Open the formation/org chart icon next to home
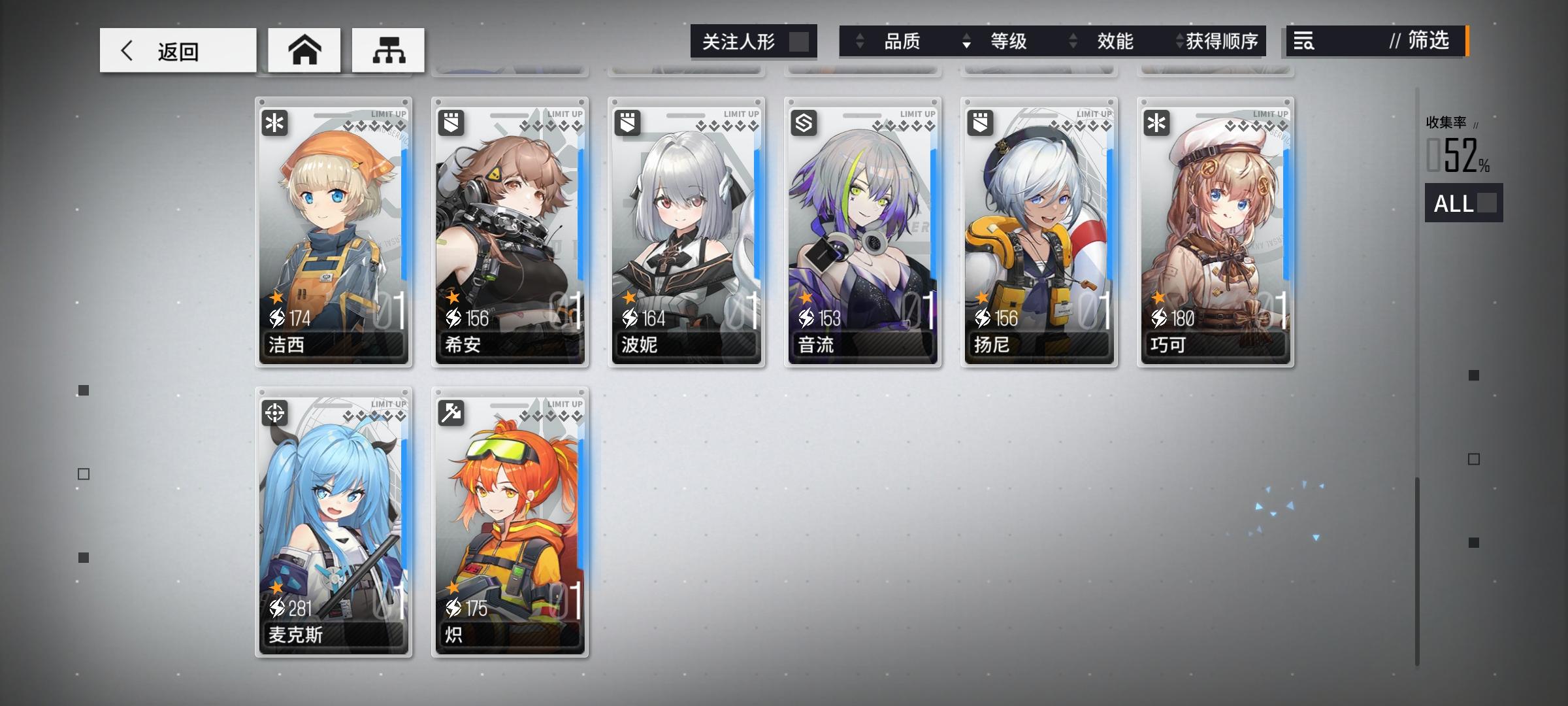Viewport: 1568px width, 706px height. tap(389, 49)
